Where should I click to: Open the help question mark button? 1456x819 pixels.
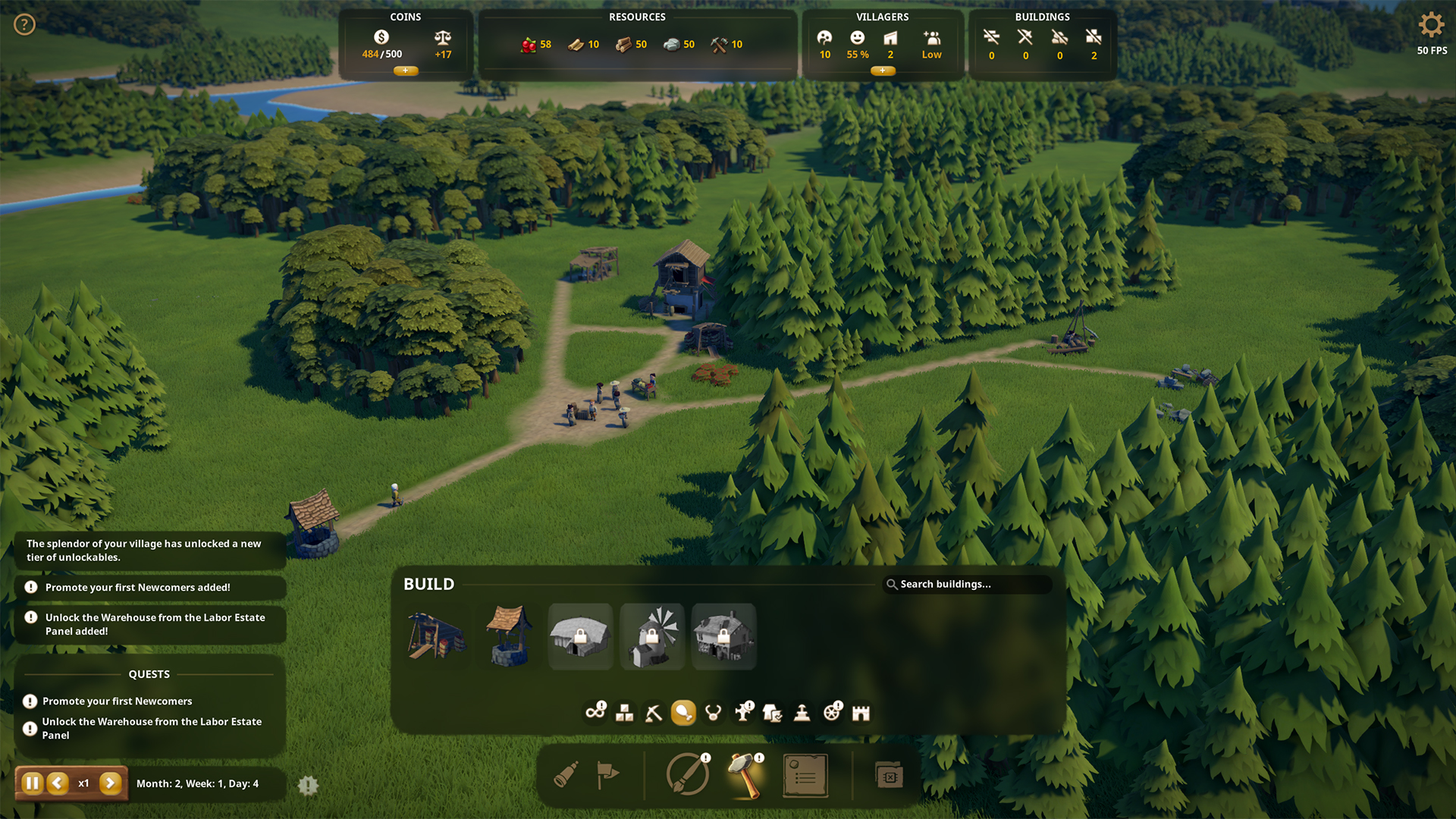coord(24,24)
